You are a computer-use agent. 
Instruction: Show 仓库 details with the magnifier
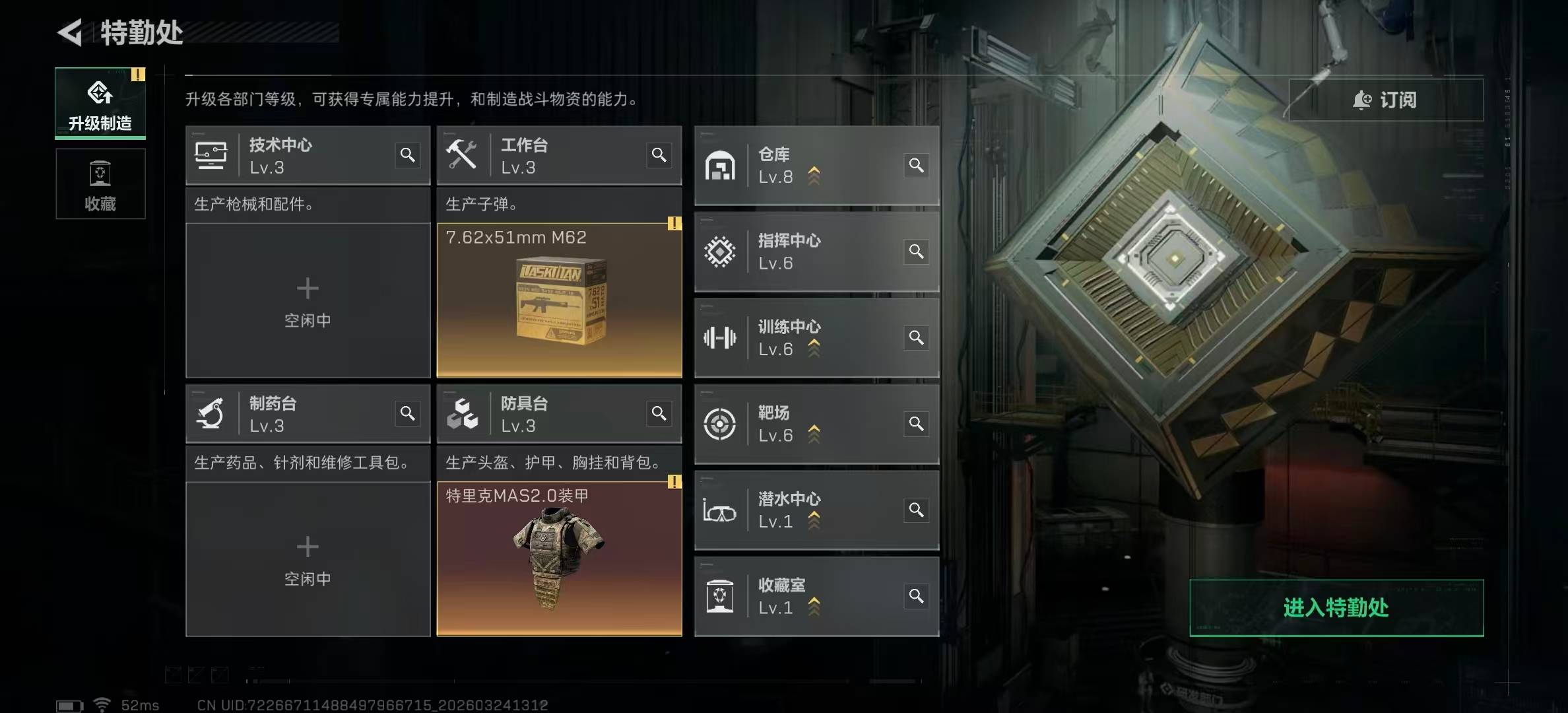[x=916, y=166]
